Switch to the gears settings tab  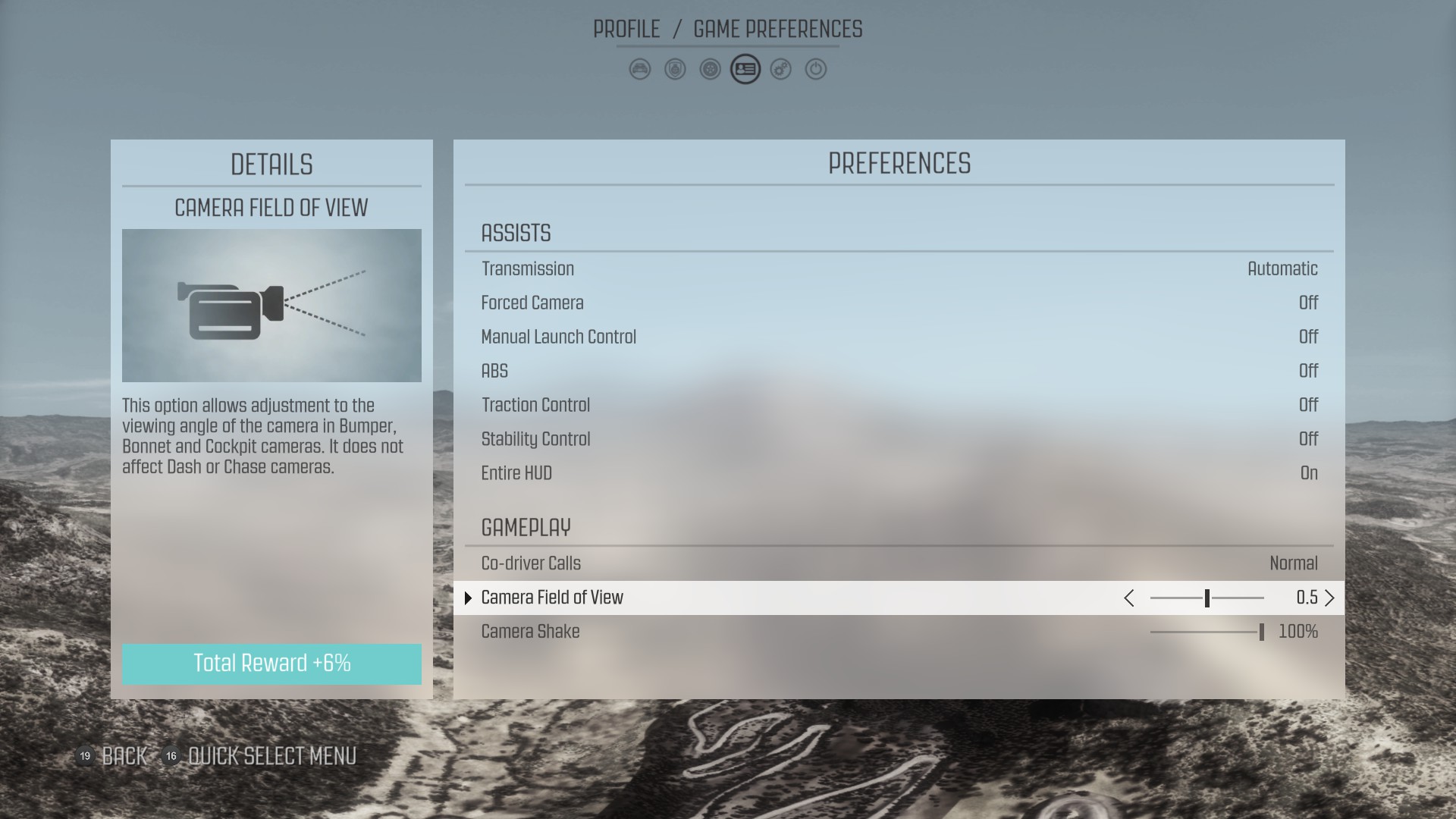pos(780,70)
